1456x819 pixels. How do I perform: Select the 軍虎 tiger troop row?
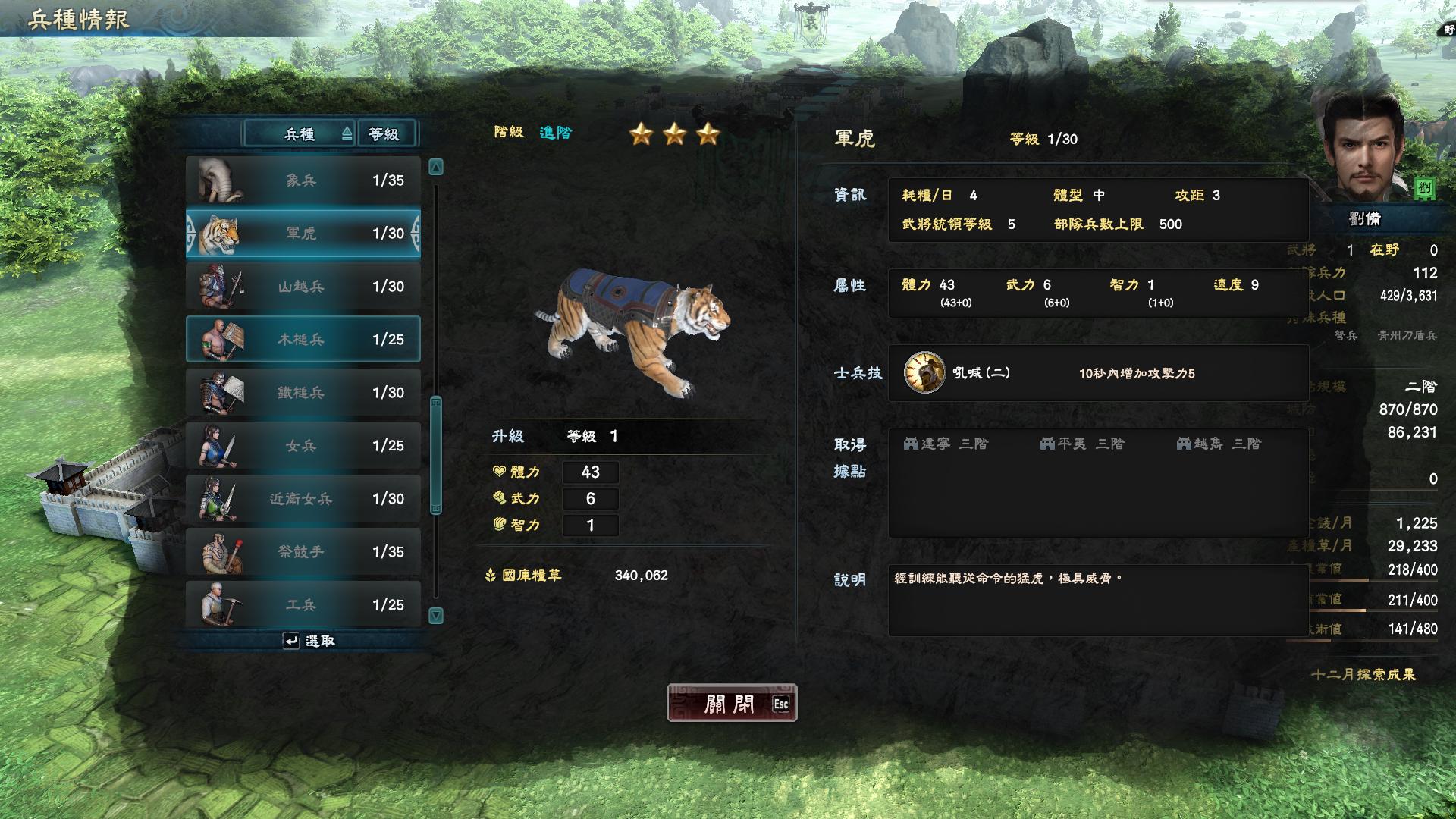[x=303, y=234]
